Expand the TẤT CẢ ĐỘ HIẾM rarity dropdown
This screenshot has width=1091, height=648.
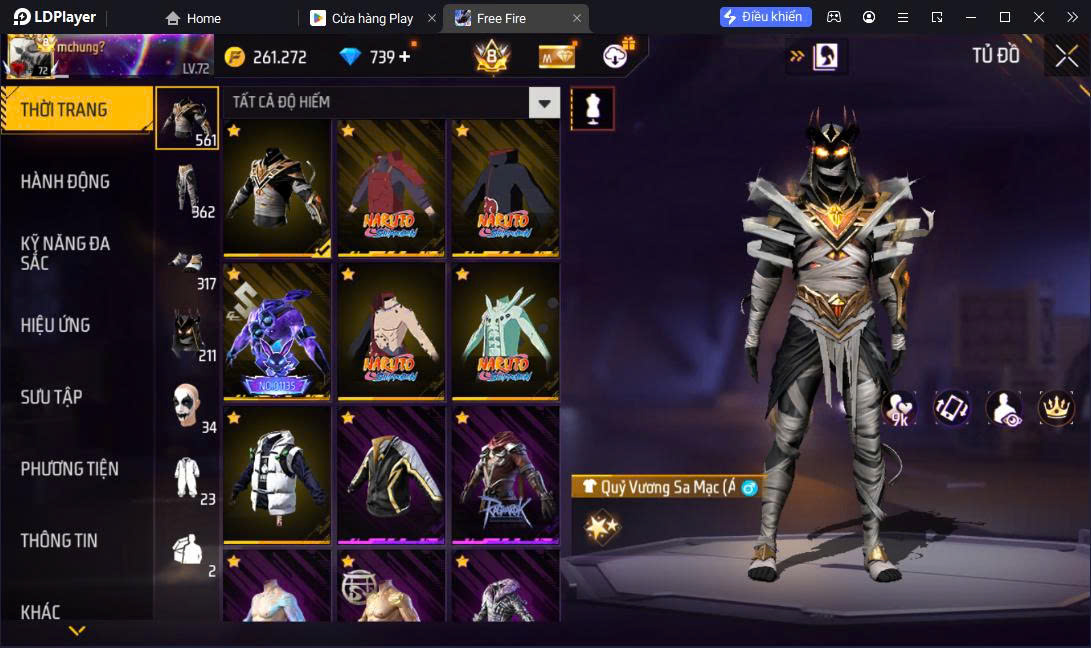(x=544, y=102)
